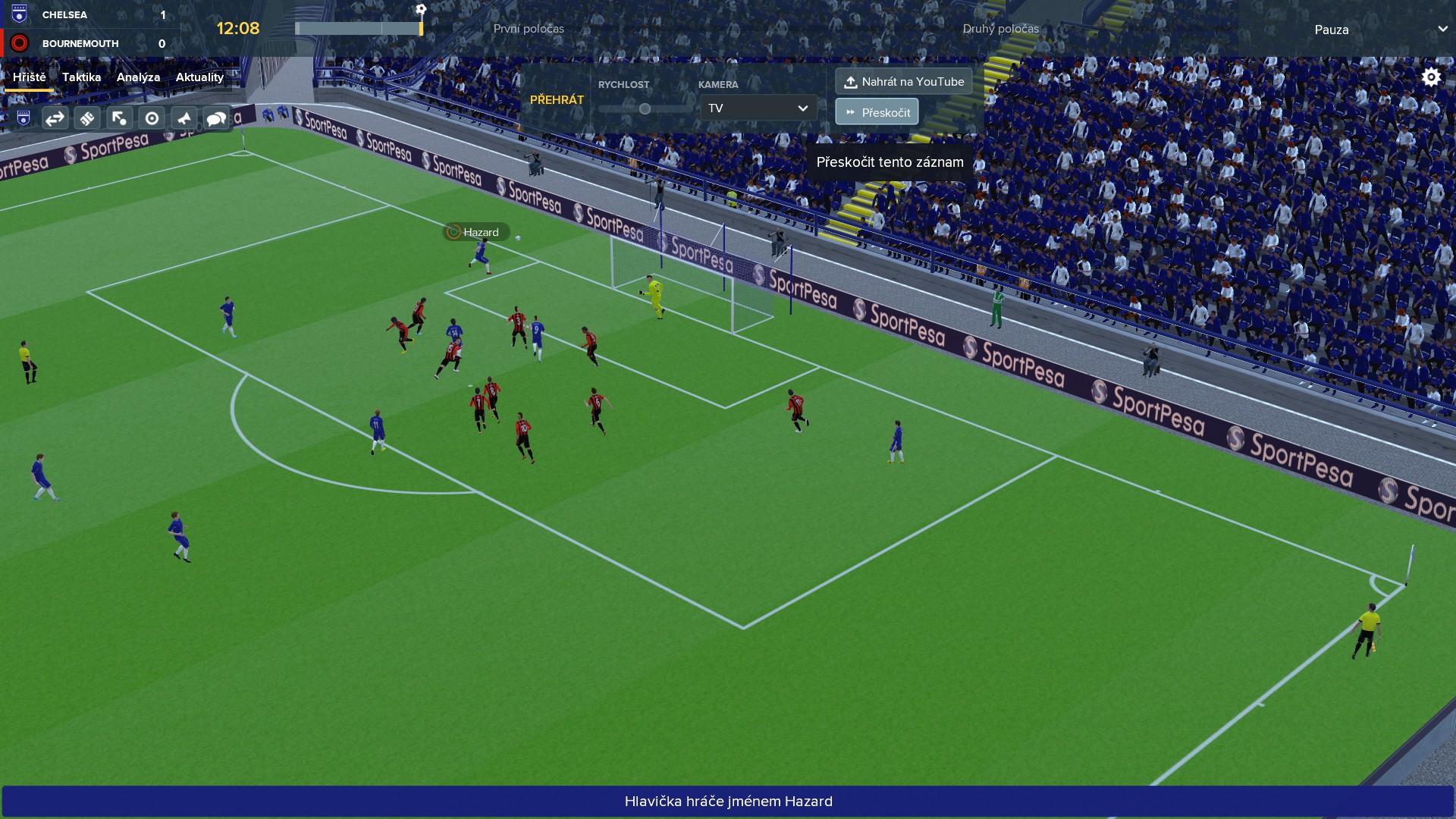Toggle player movement arrows icon
1456x819 pixels.
click(120, 118)
